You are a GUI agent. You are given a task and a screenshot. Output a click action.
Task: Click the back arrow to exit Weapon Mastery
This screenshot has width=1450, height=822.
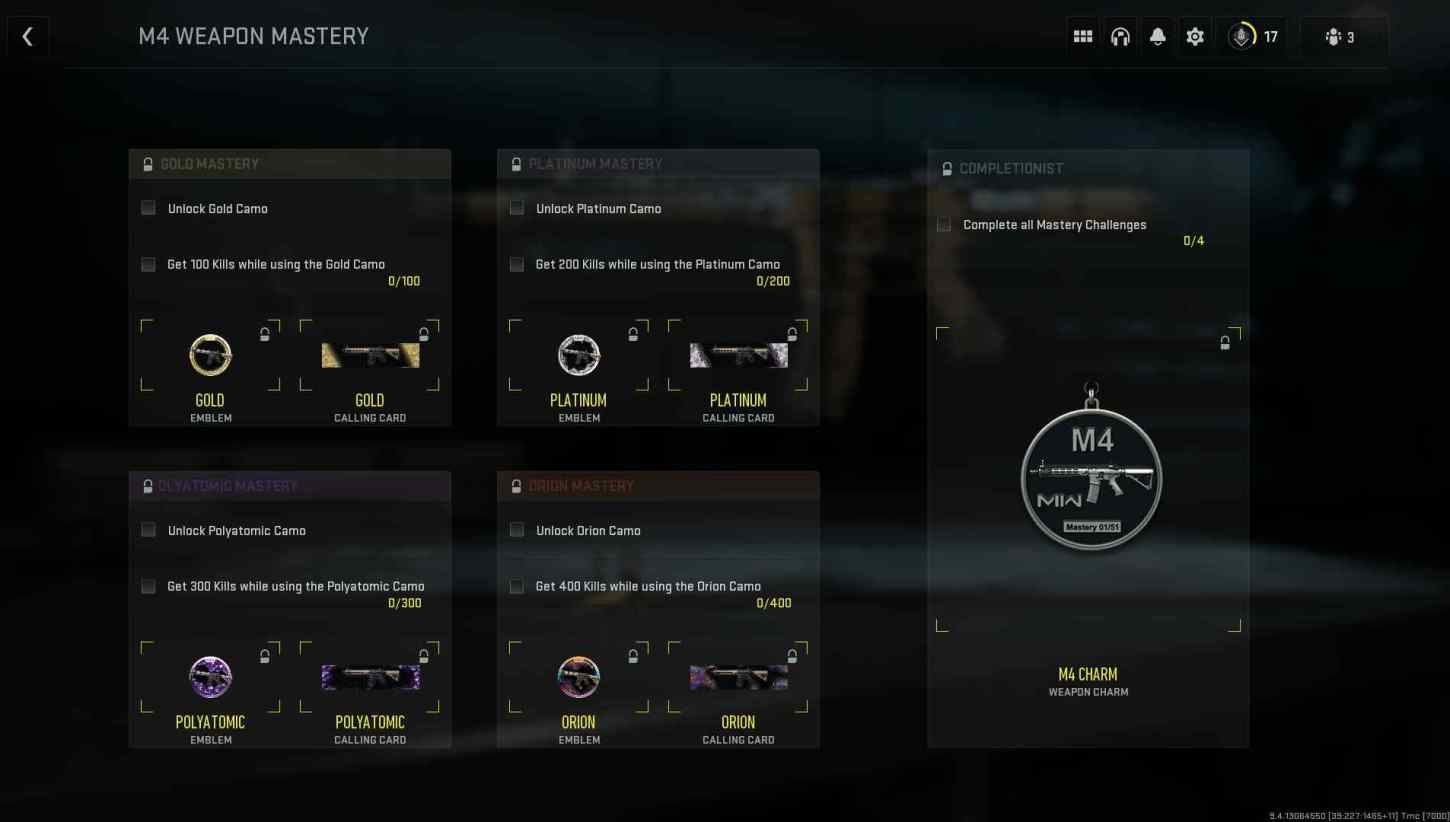[27, 36]
